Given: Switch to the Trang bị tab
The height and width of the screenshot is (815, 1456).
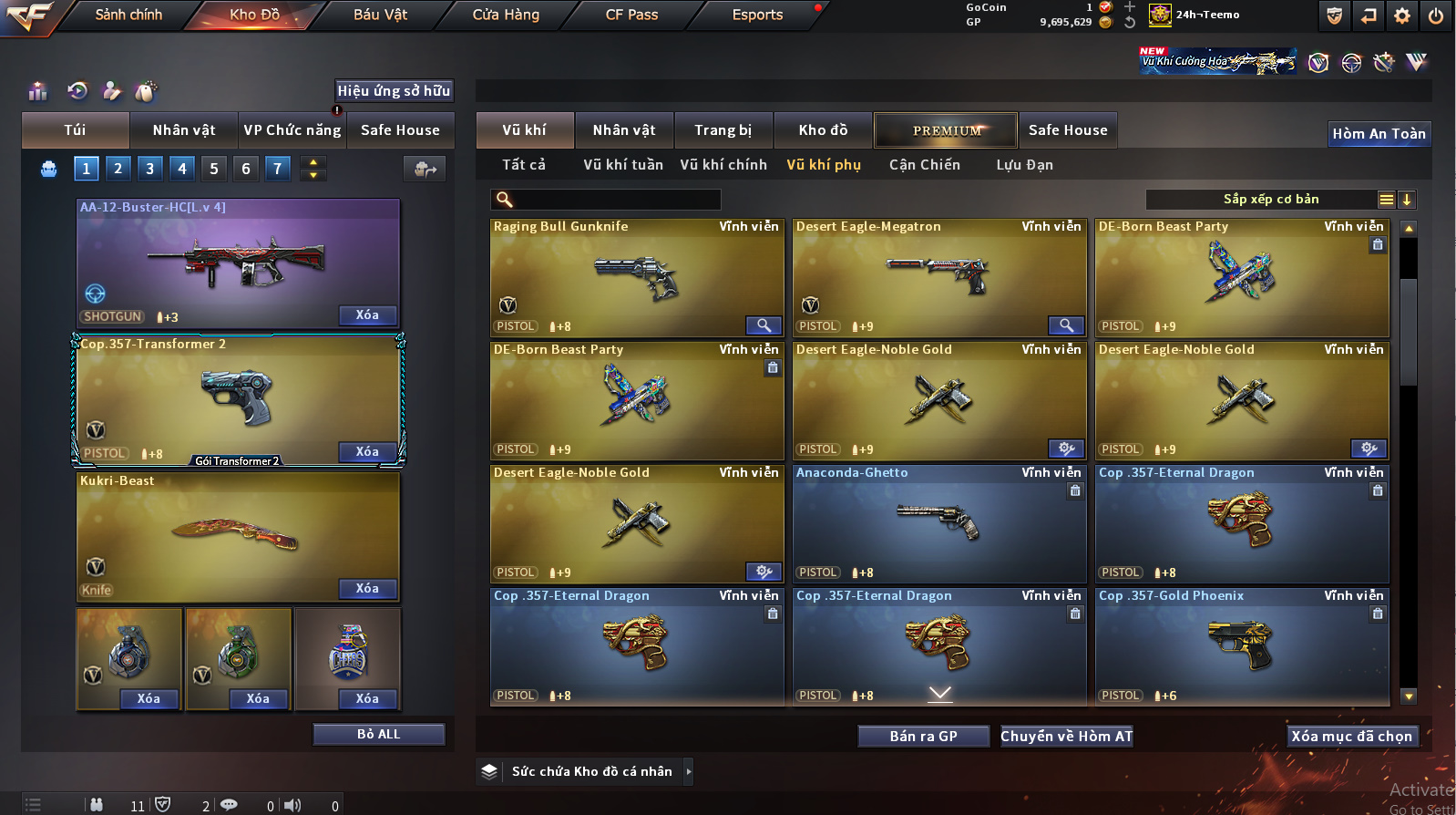Looking at the screenshot, I should coord(723,130).
